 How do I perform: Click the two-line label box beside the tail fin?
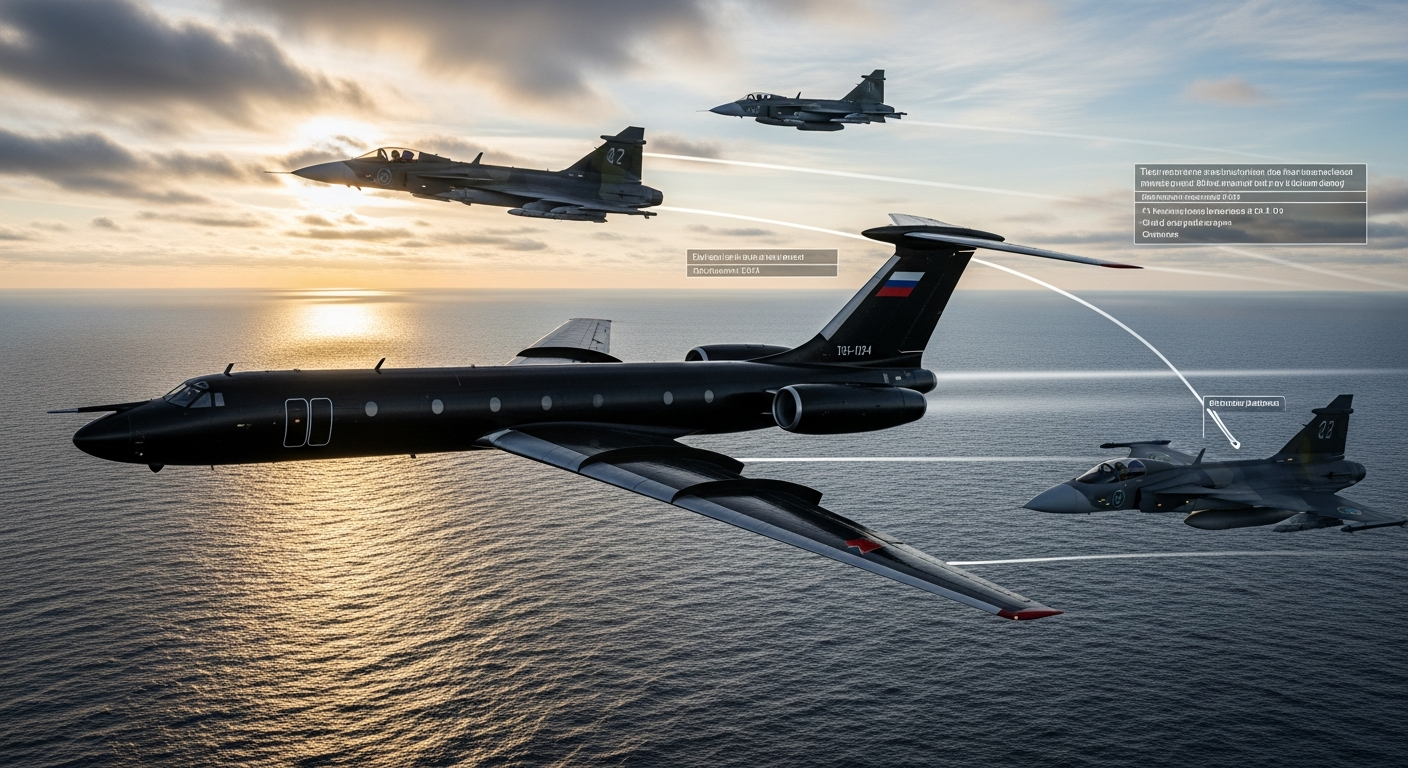[x=762, y=263]
